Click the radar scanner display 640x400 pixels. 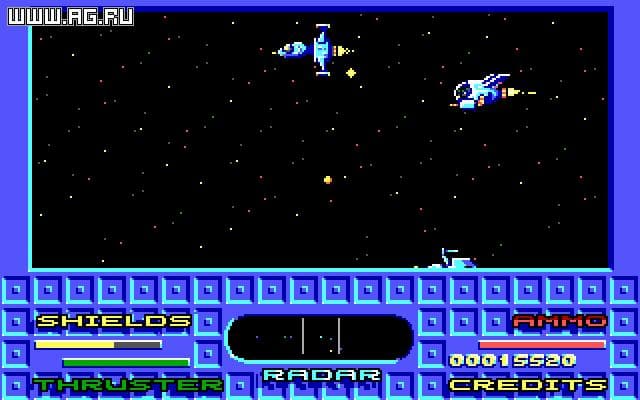tap(320, 338)
